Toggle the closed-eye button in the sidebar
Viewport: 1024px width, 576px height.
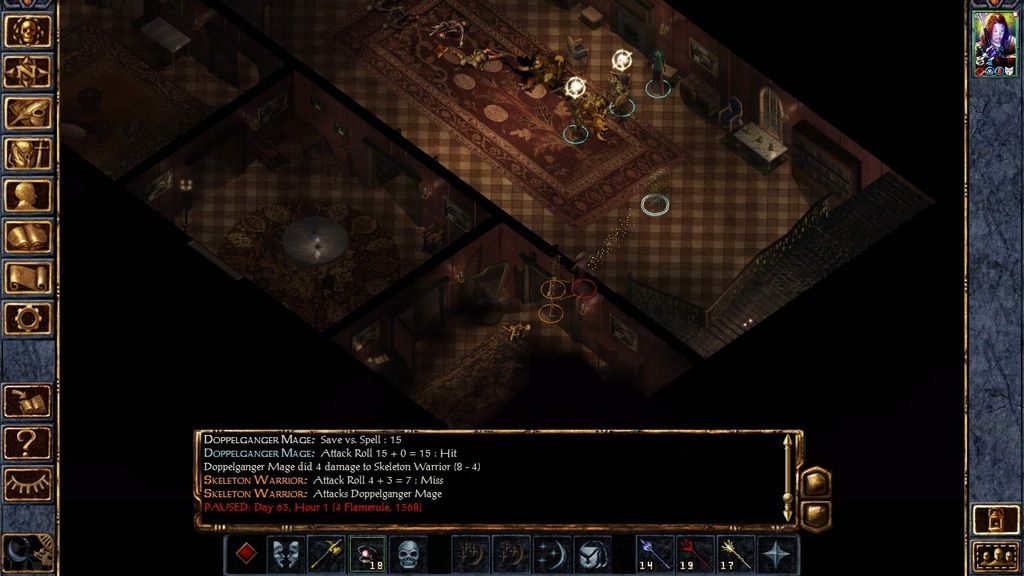pyautogui.click(x=27, y=483)
